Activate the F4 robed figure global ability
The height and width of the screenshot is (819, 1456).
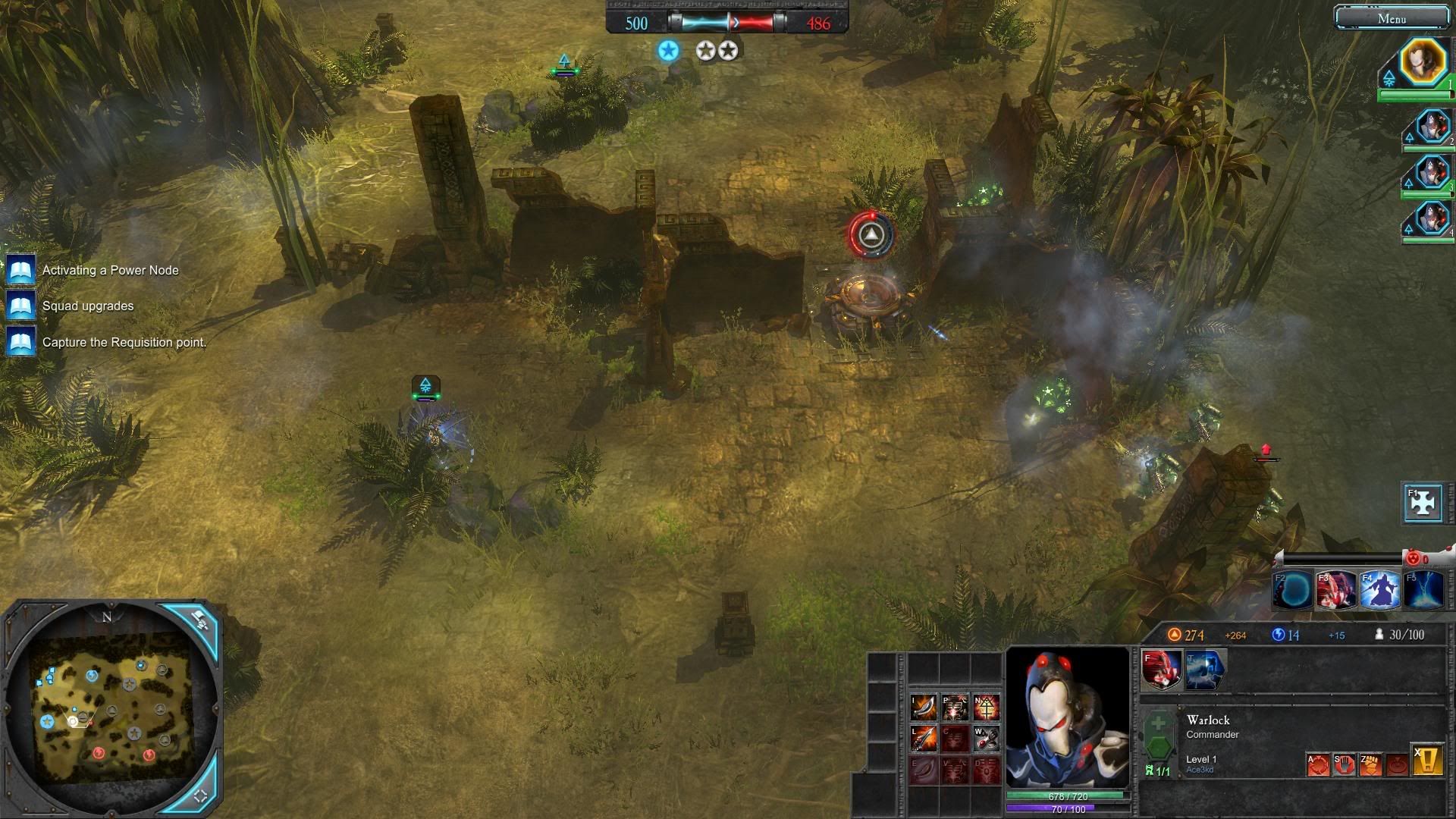(x=1379, y=591)
